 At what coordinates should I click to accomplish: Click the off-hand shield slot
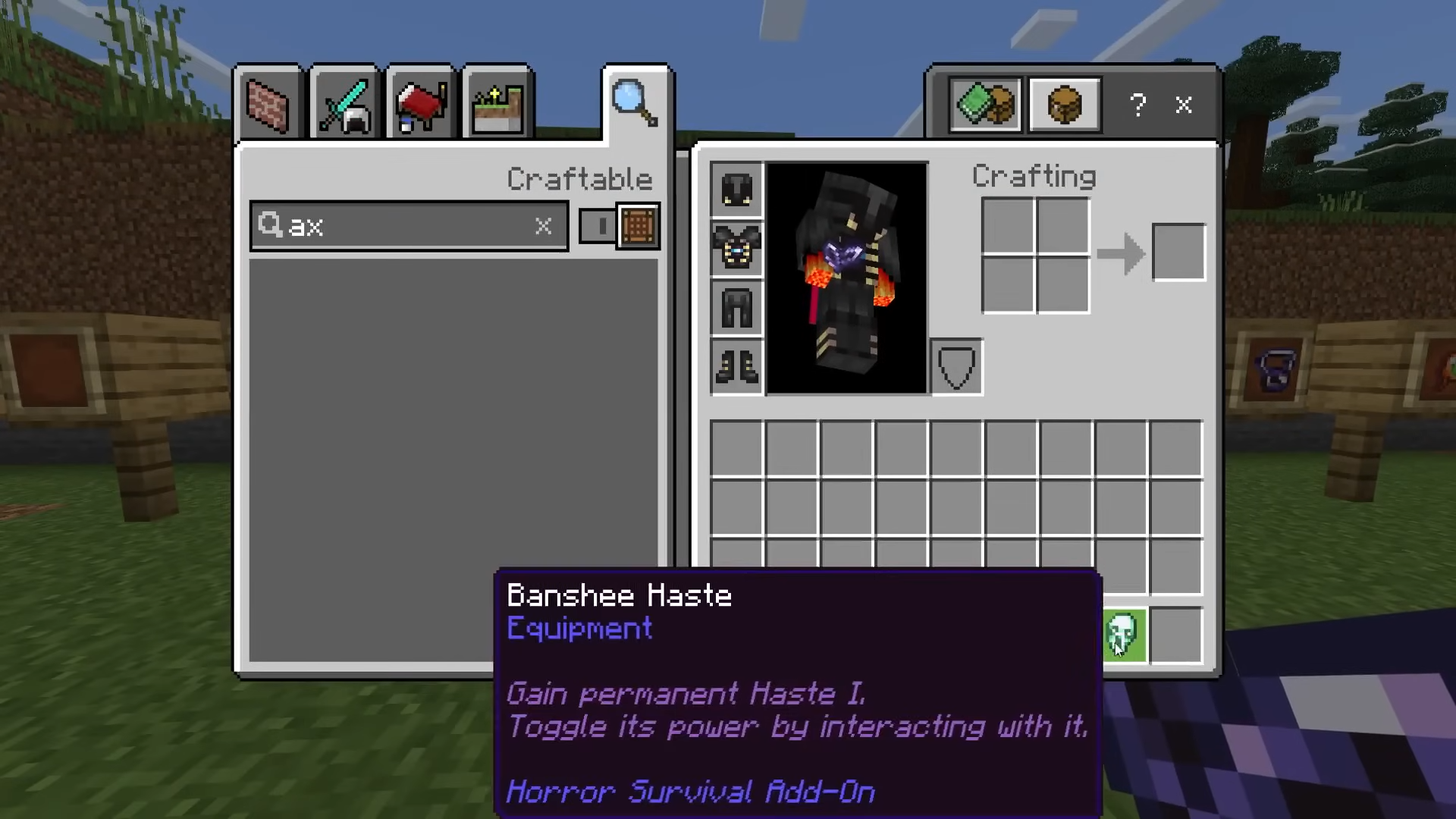click(956, 368)
